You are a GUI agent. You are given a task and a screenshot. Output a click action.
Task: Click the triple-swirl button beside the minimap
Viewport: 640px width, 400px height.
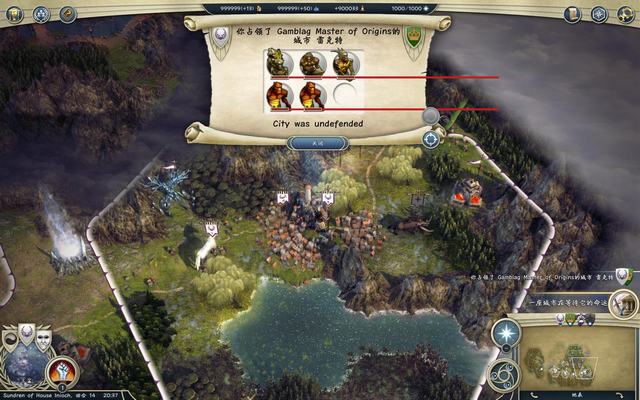503,373
